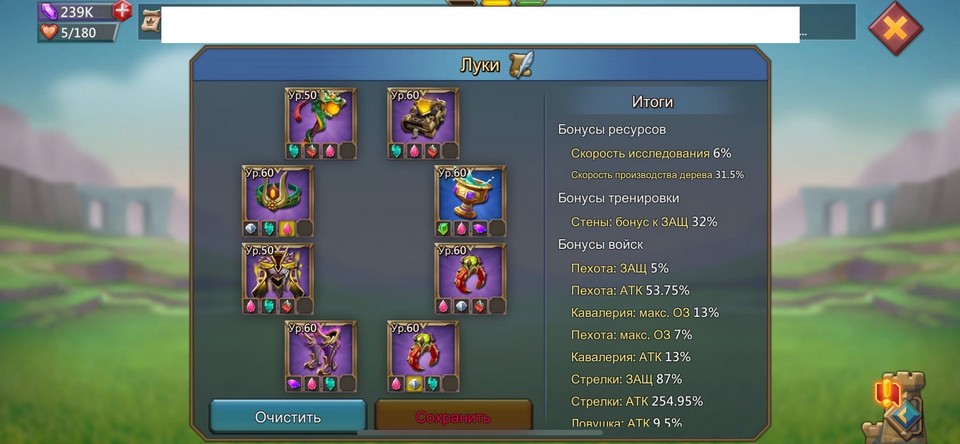The image size is (960, 444).
Task: Rename the Луки set via quill icon
Action: pos(521,65)
